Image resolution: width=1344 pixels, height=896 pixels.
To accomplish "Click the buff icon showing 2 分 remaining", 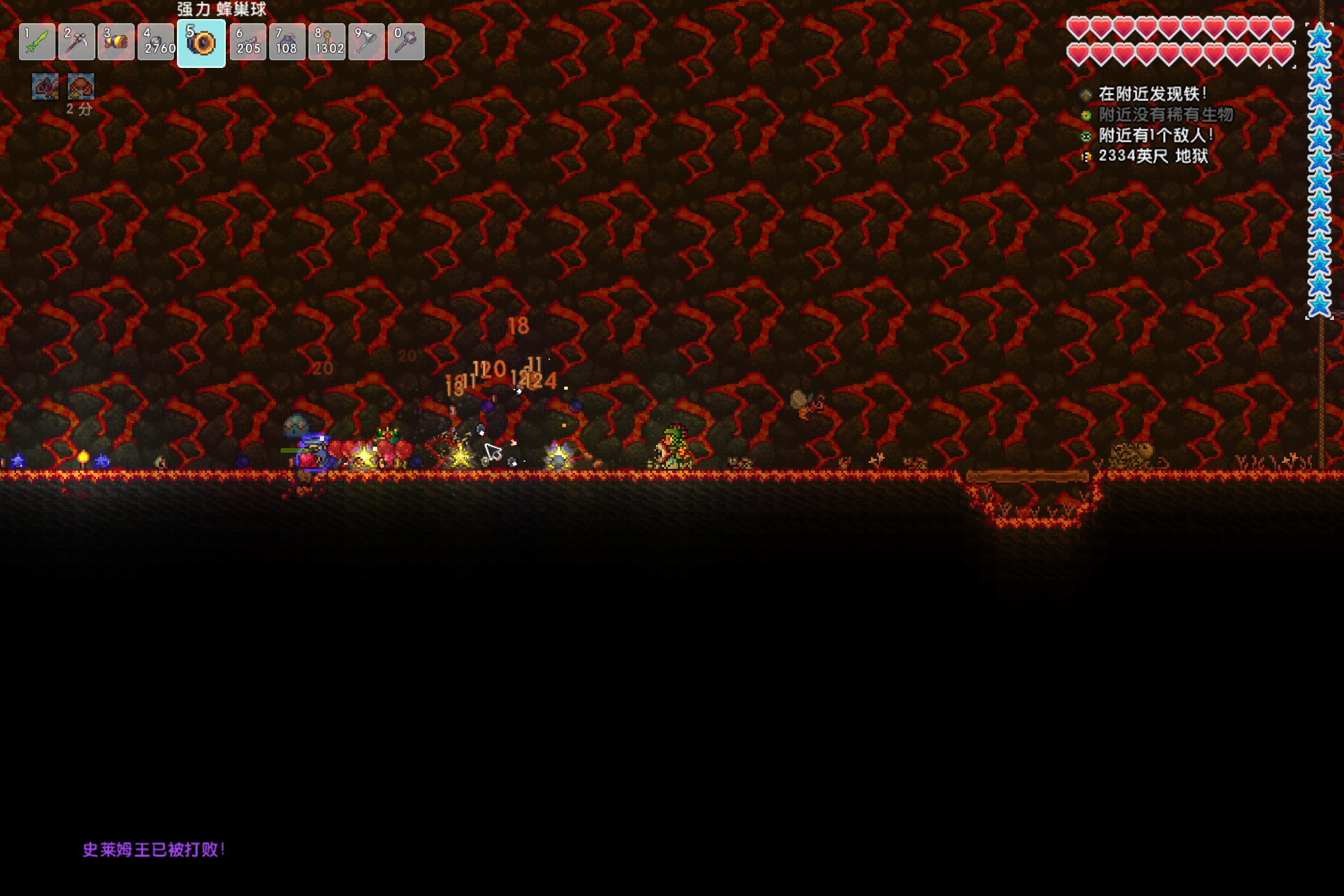I will pyautogui.click(x=81, y=87).
